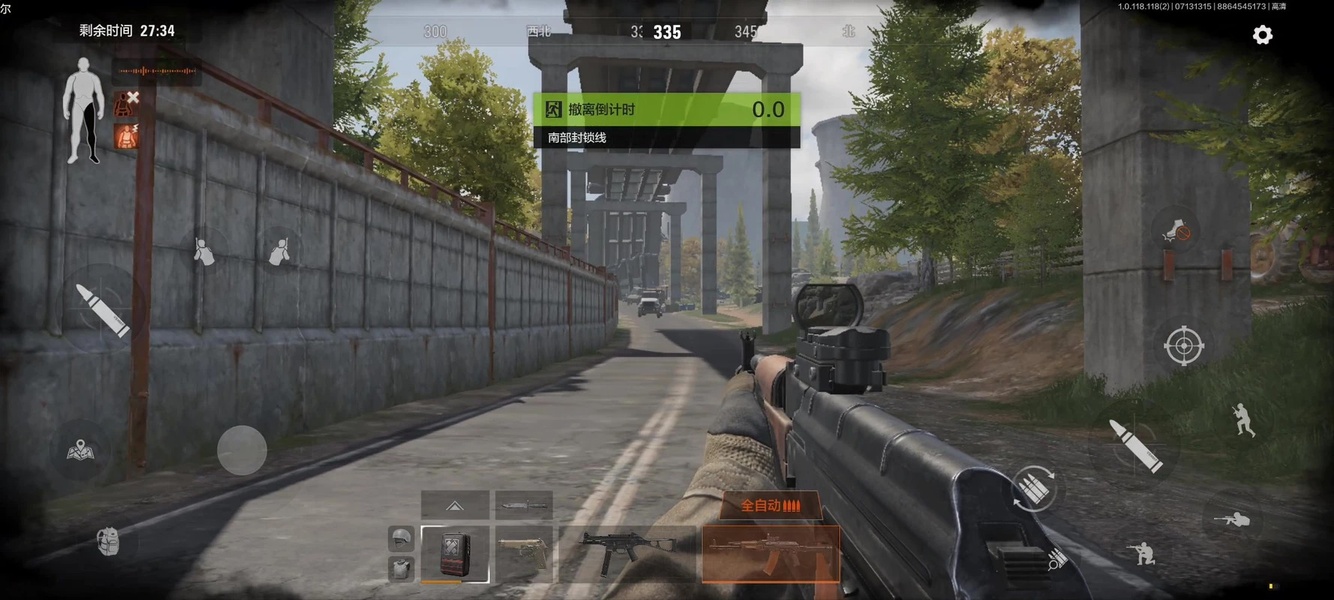This screenshot has width=1334, height=600.
Task: Use the red medical kit item slot
Action: tap(456, 553)
